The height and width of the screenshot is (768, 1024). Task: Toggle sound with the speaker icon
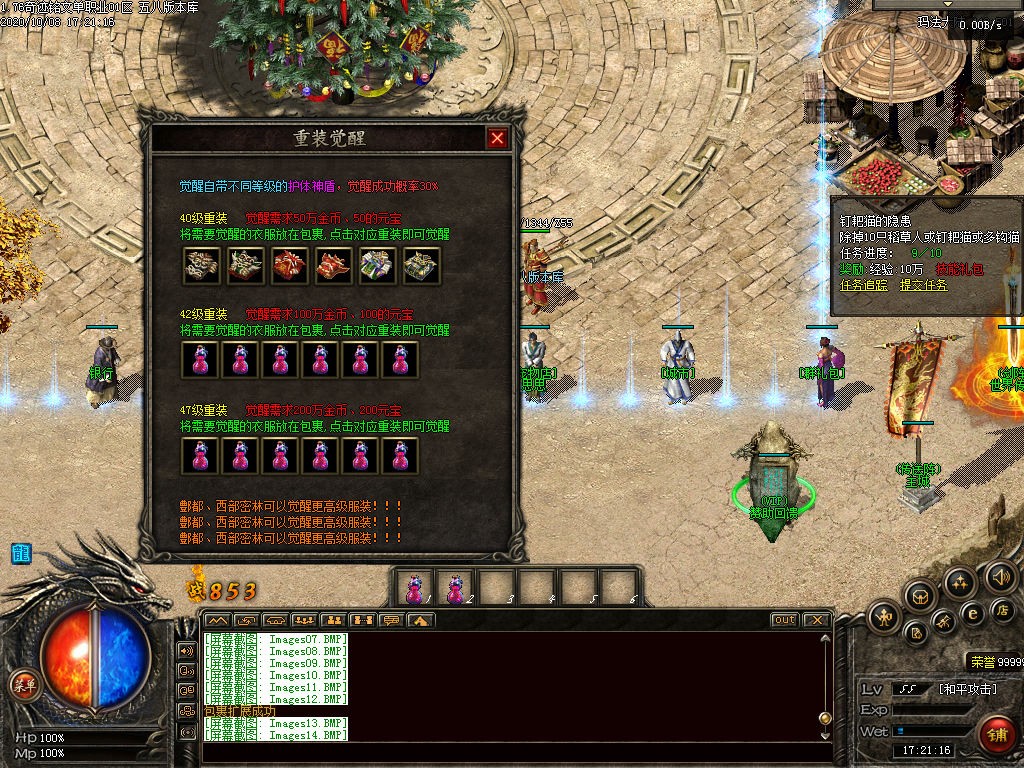pos(1000,577)
